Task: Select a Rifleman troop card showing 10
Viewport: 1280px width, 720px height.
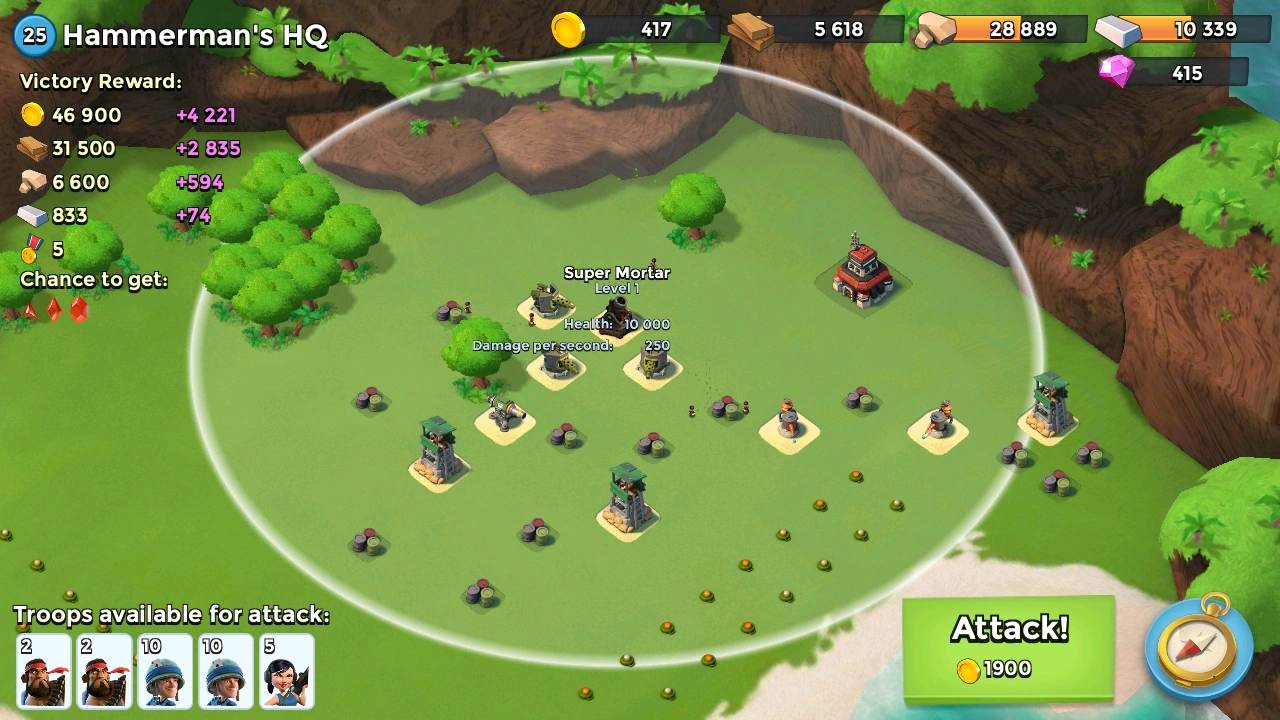Action: [x=165, y=671]
